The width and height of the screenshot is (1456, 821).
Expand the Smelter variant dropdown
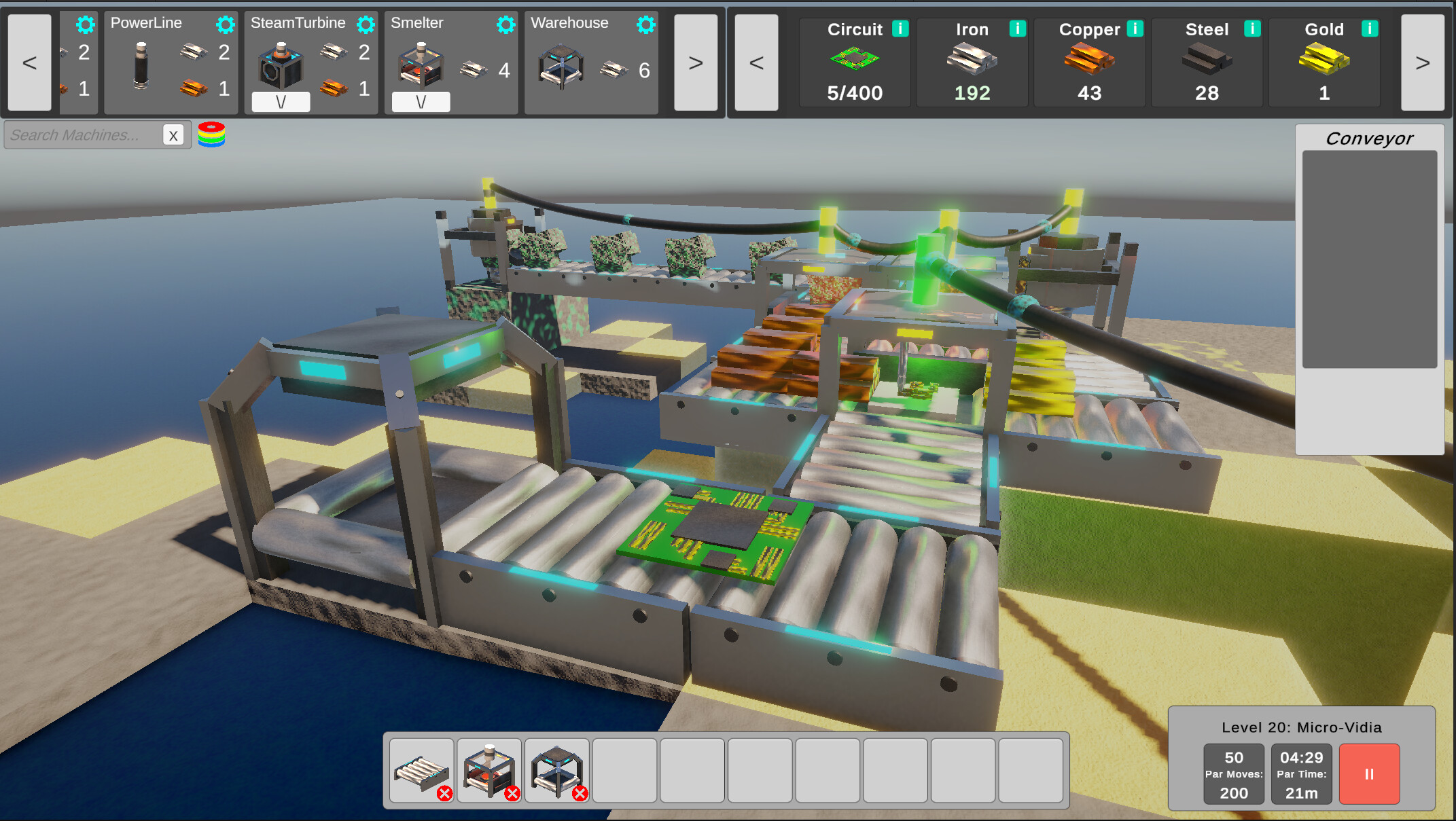tap(421, 102)
